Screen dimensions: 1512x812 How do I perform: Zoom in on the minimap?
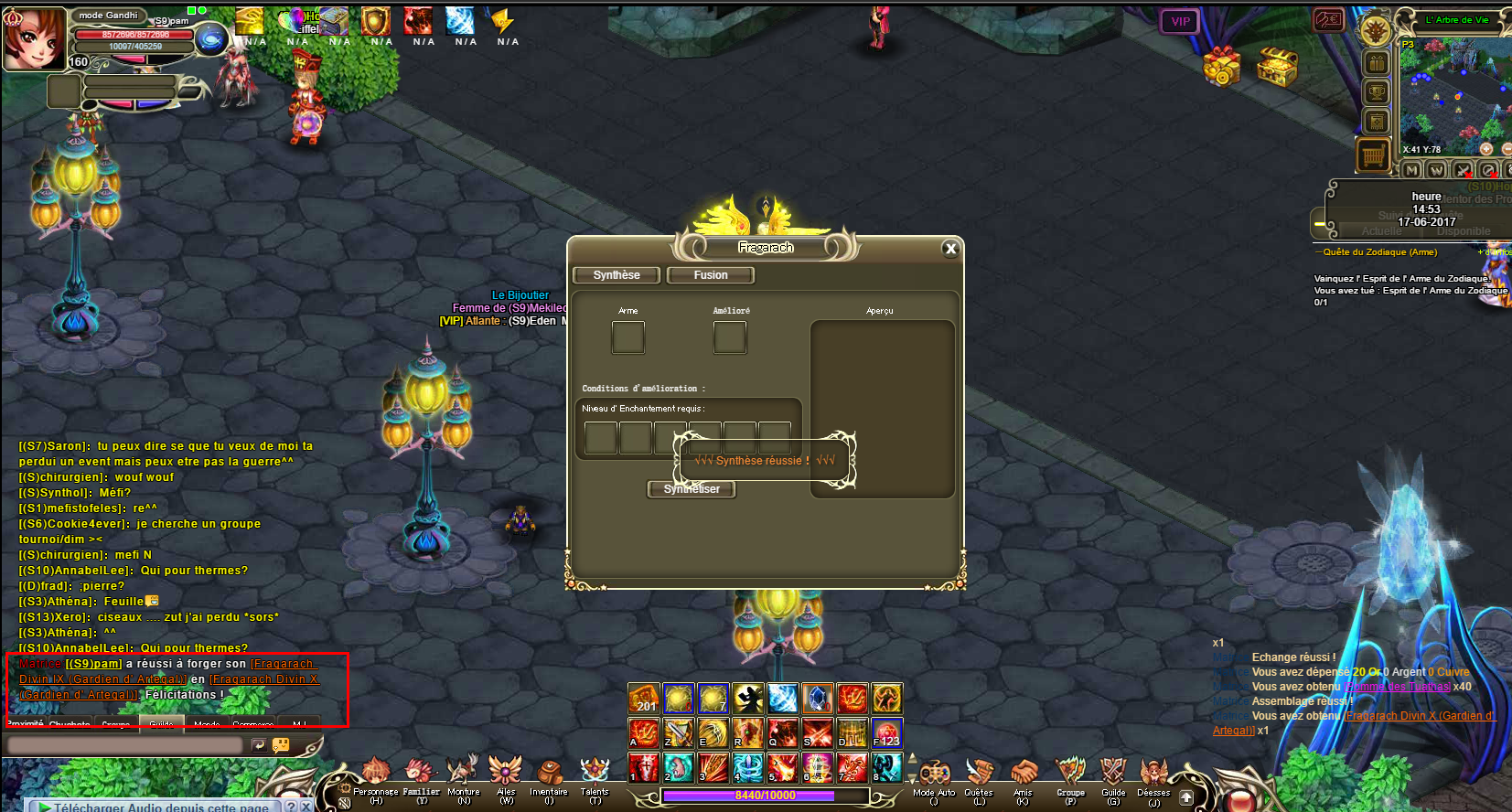point(1485,149)
